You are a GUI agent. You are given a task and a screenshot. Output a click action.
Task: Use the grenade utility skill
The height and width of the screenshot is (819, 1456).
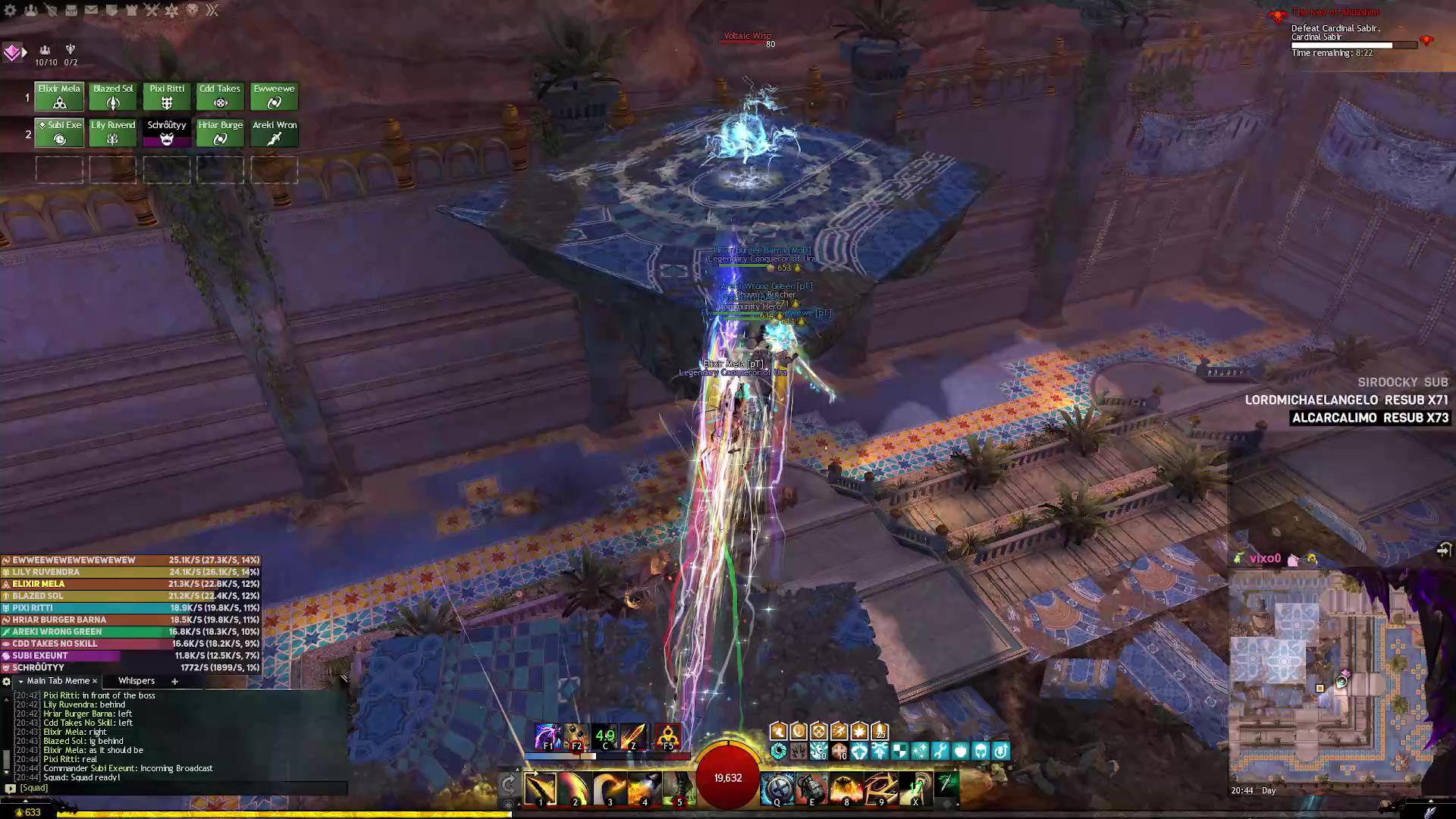[811, 789]
